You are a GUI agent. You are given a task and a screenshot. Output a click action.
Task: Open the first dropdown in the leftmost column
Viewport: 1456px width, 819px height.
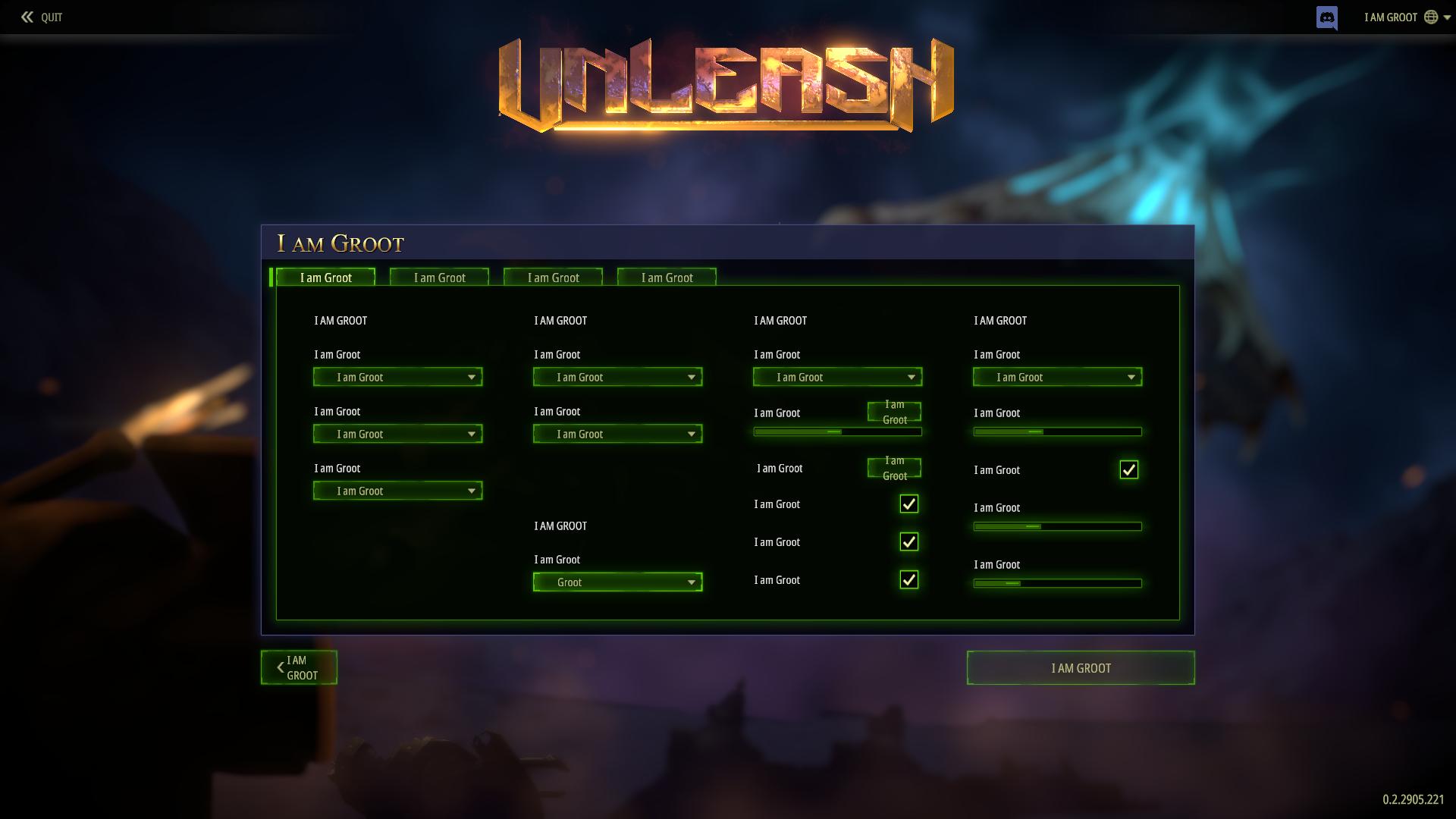[x=397, y=377]
